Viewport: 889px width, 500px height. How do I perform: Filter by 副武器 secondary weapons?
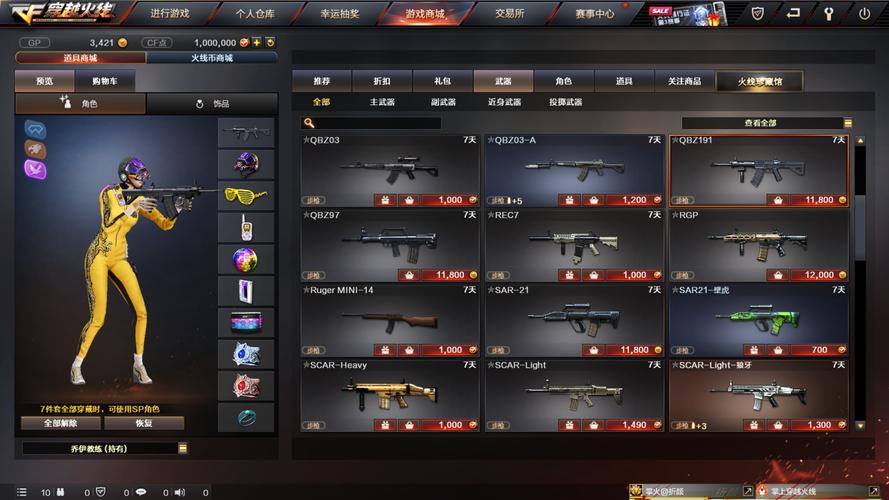[x=443, y=102]
